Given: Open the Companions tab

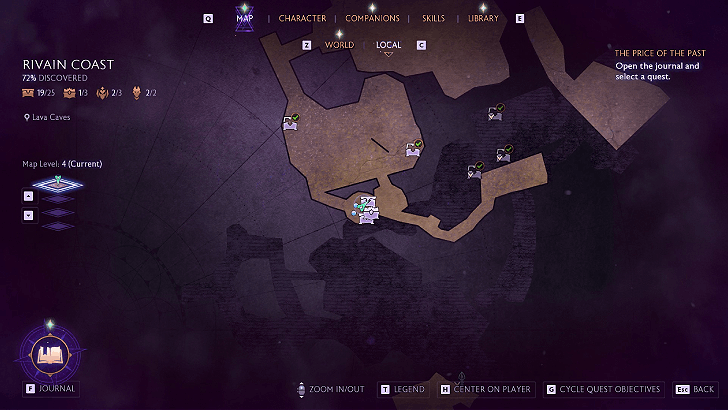Looking at the screenshot, I should [372, 18].
